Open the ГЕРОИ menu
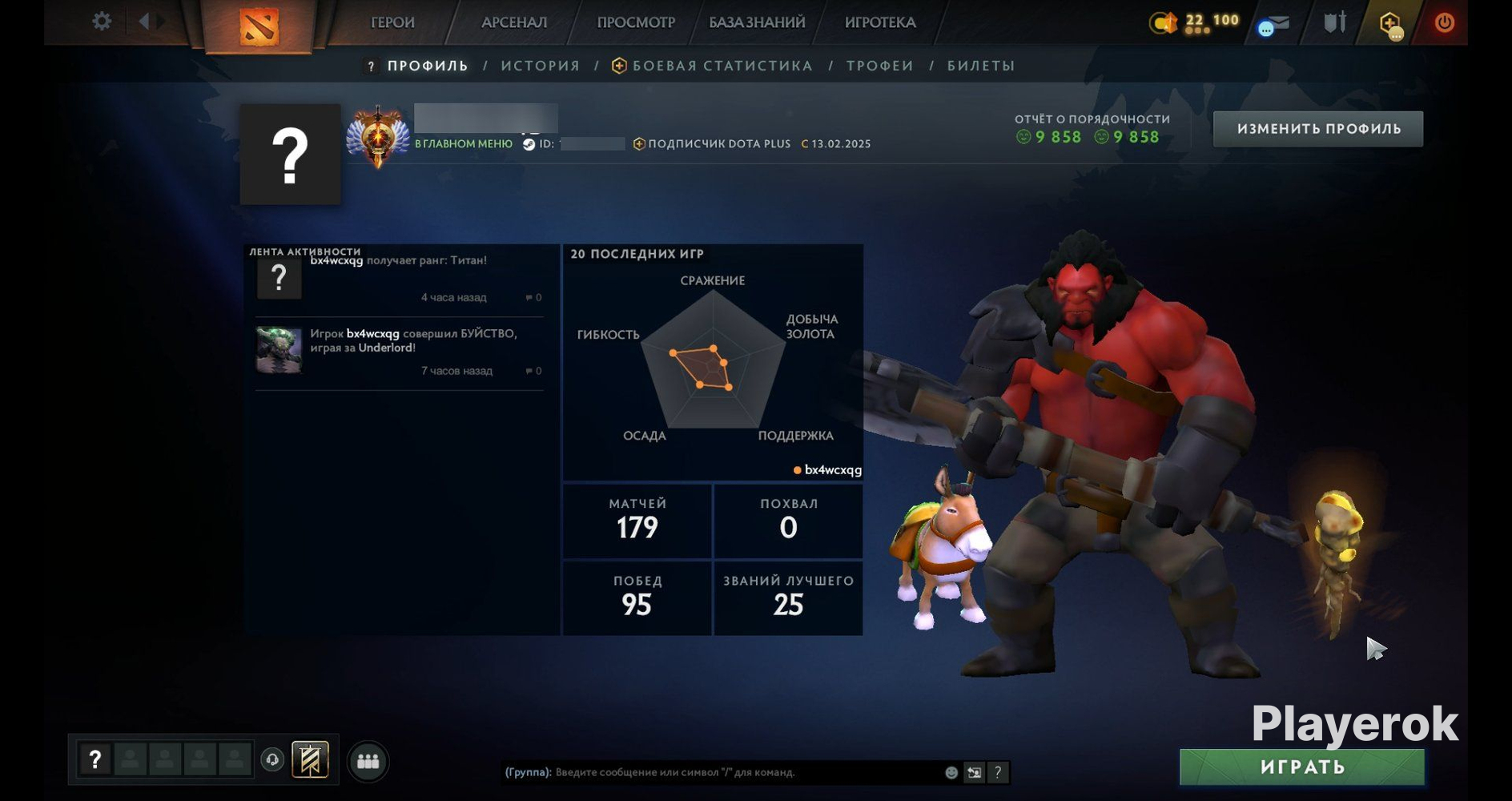Screen dimensions: 1512x801 click(392, 22)
